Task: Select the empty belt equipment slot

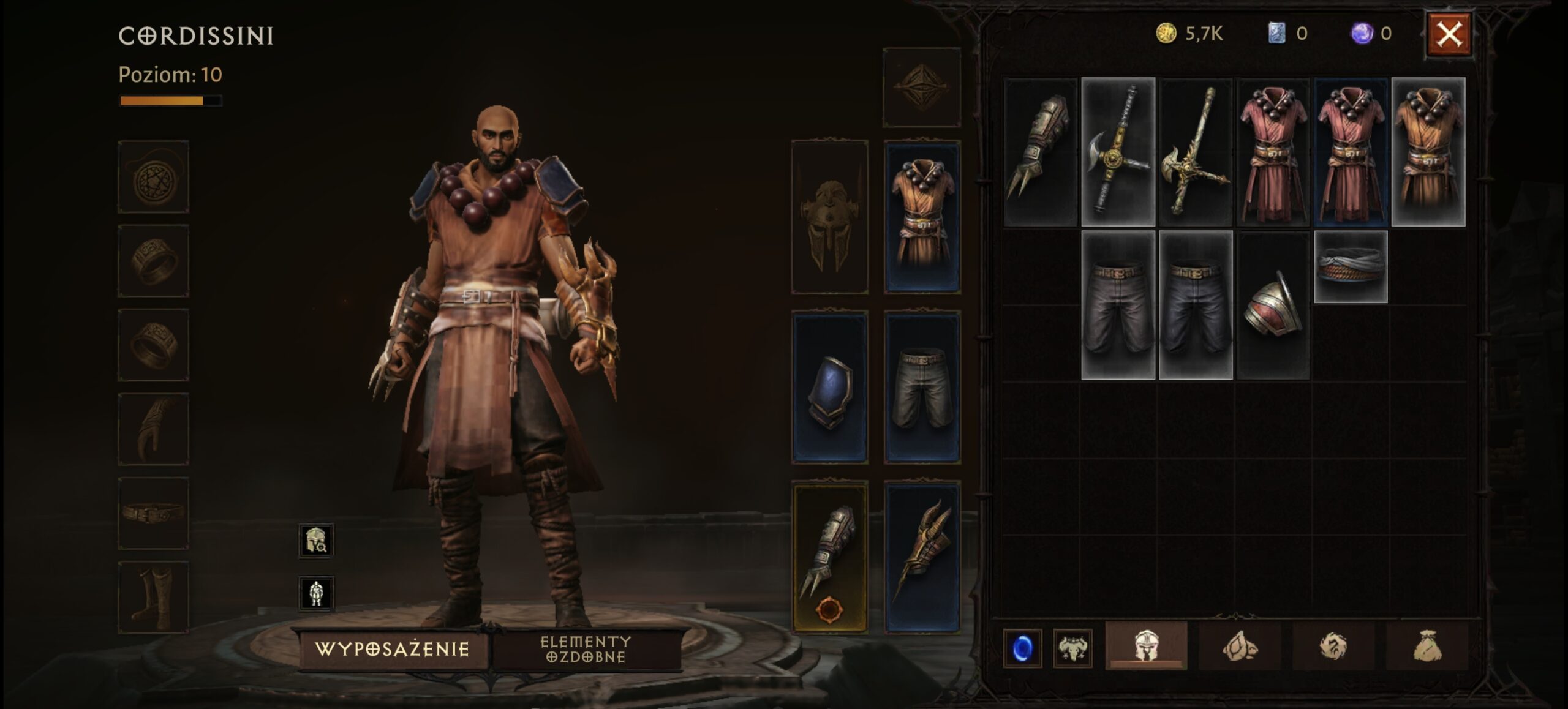Action: point(153,513)
